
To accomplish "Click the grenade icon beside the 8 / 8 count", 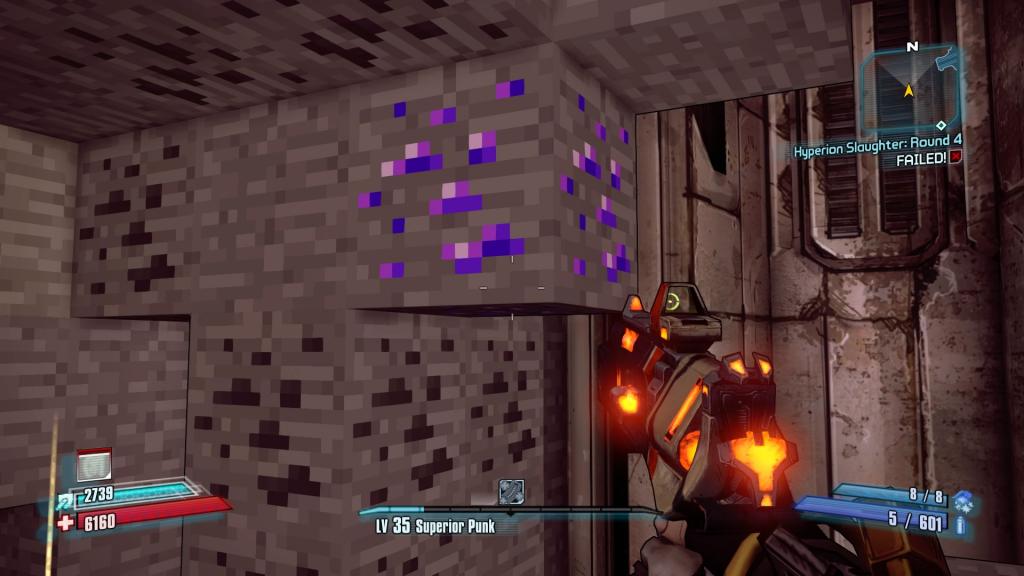I will coord(961,496).
